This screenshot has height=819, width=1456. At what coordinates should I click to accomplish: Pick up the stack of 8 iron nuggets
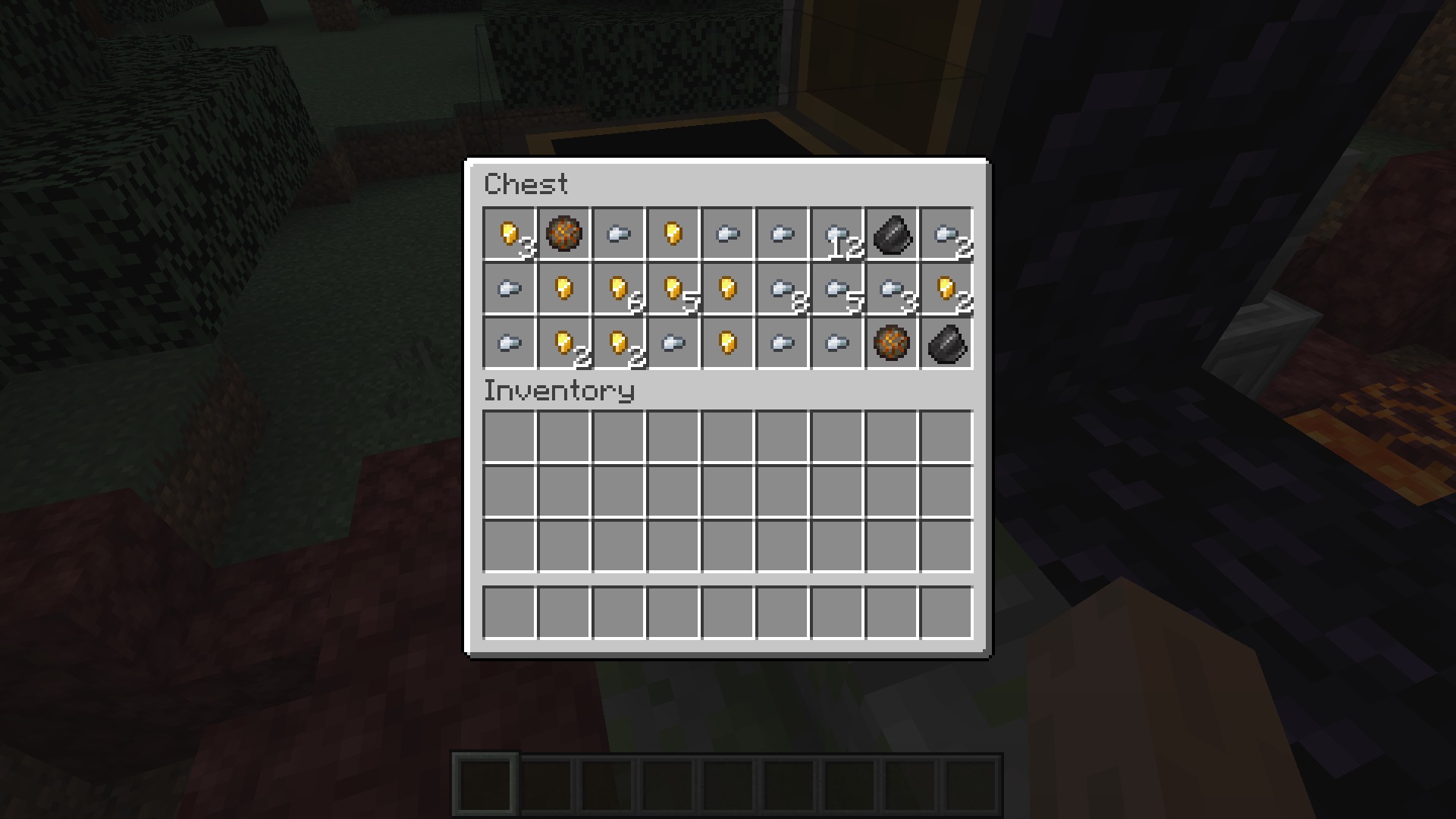click(782, 289)
